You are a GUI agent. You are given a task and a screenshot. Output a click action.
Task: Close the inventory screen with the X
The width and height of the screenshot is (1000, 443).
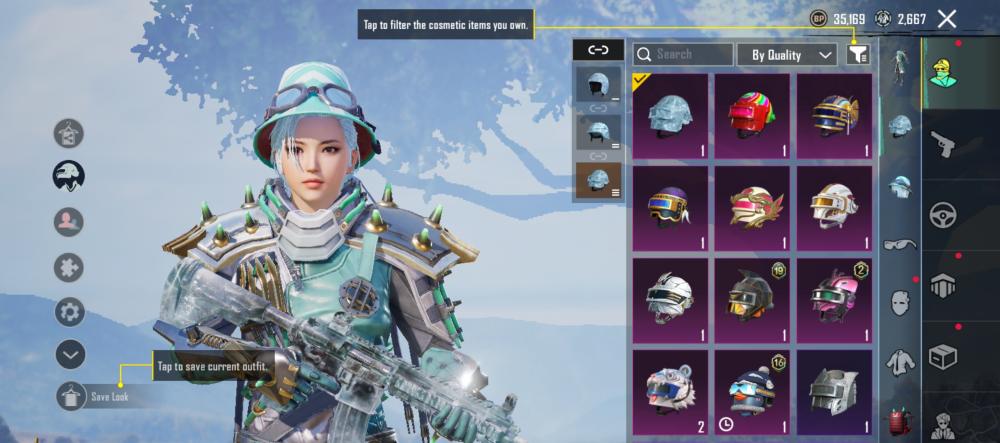947,19
